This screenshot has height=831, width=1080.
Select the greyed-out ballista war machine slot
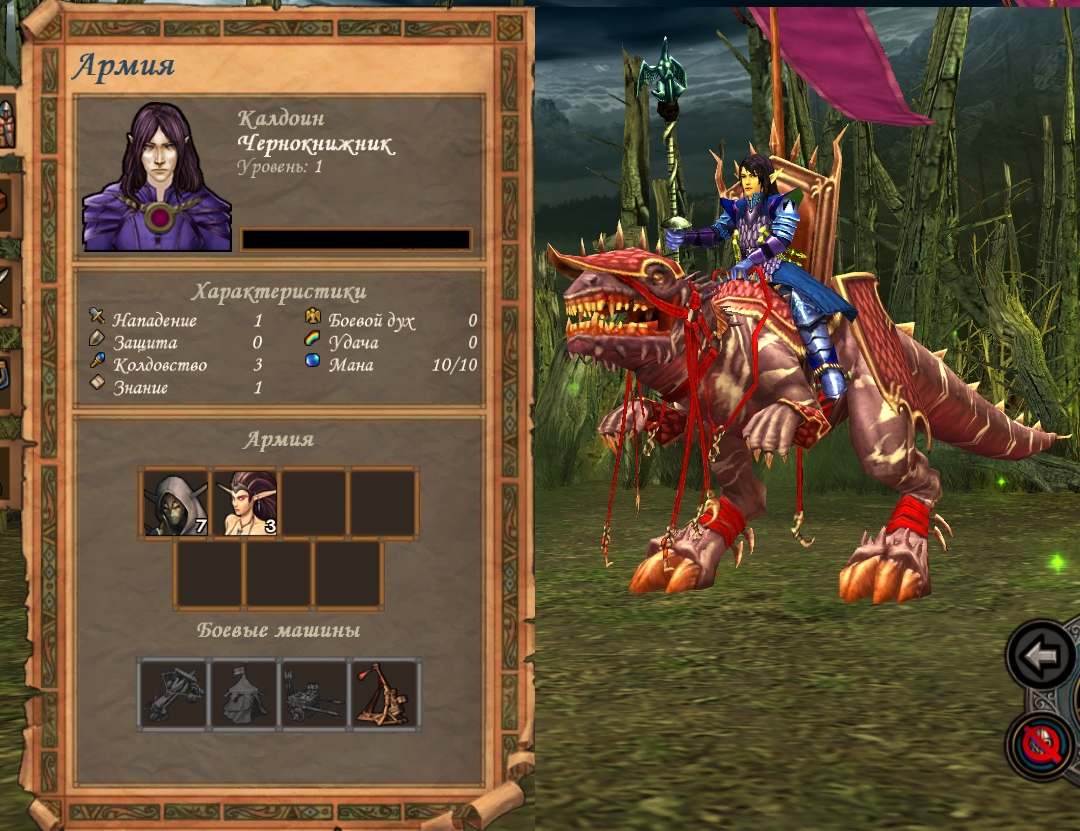pos(174,694)
